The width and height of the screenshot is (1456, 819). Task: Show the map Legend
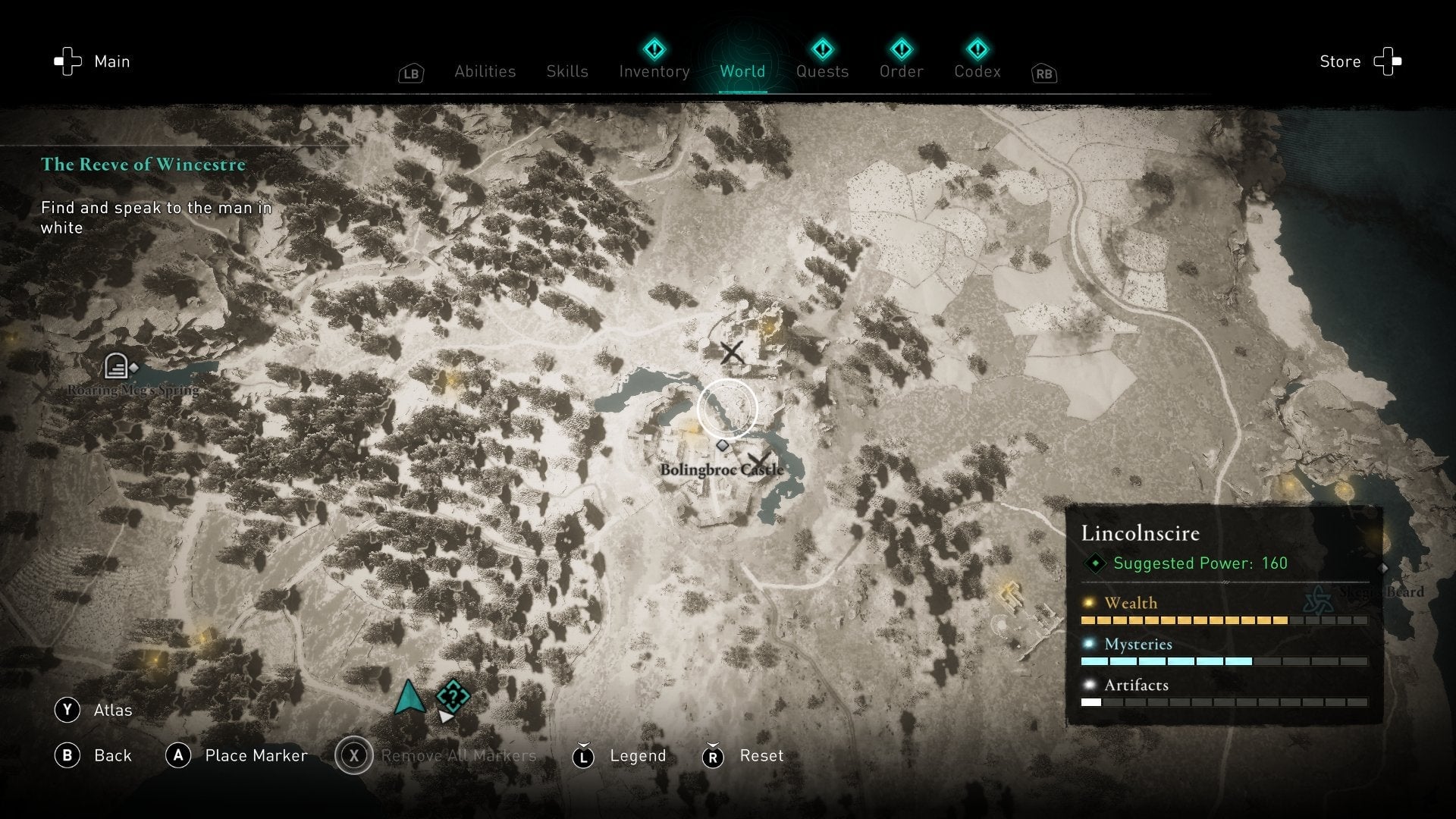coord(620,756)
